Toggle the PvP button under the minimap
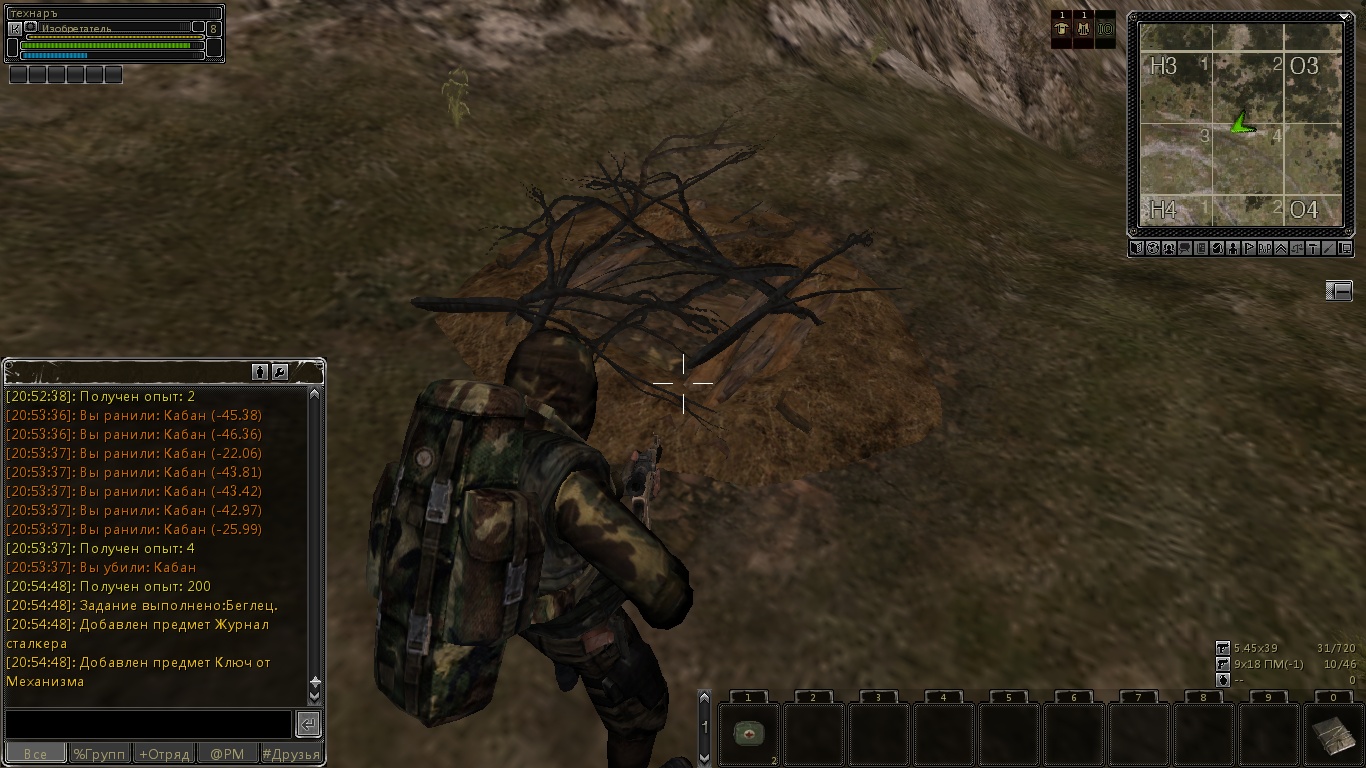Viewport: 1366px width, 768px height. point(1265,248)
